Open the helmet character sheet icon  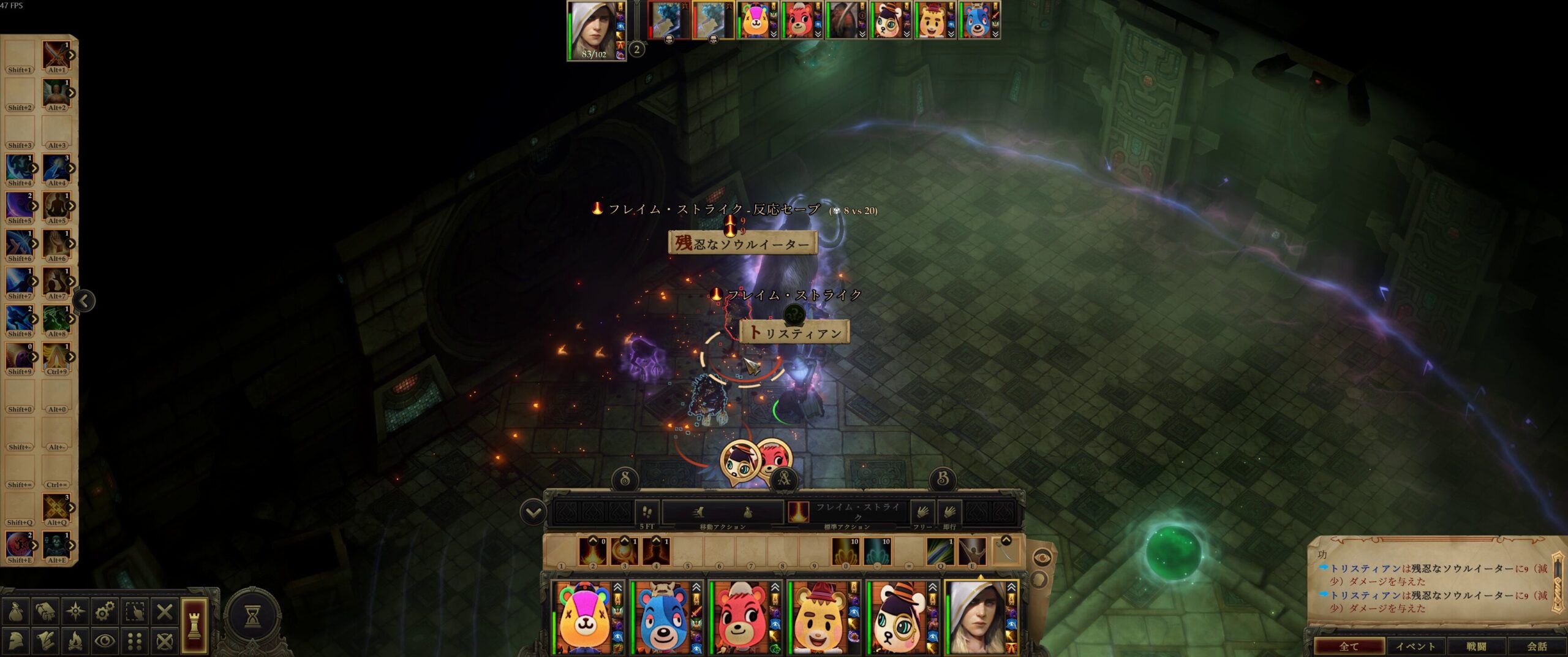click(17, 641)
